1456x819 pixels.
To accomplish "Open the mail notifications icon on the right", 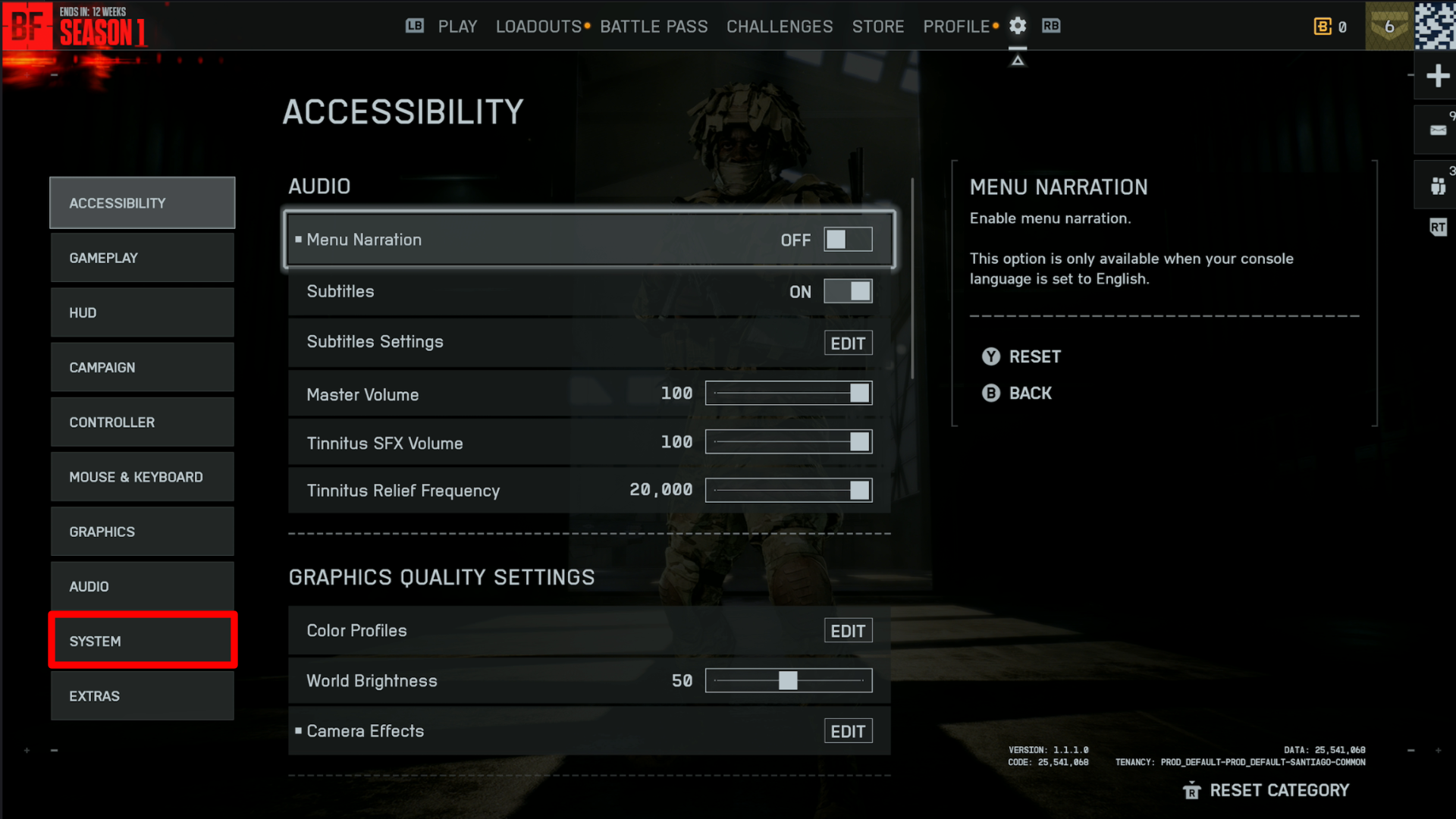I will [1436, 129].
